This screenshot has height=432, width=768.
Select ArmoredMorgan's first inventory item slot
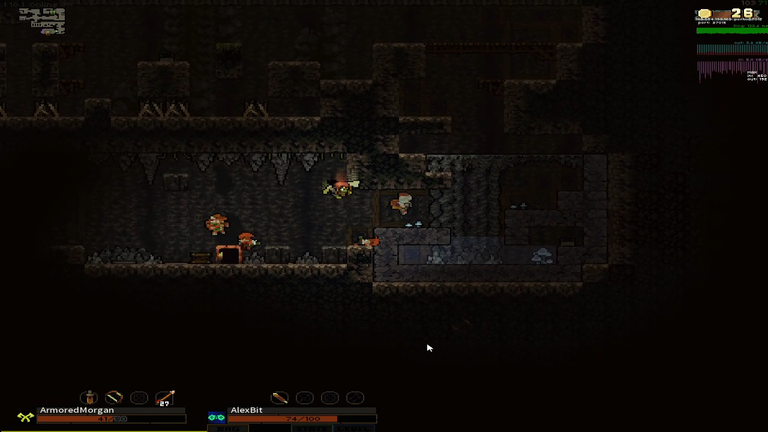(90, 397)
